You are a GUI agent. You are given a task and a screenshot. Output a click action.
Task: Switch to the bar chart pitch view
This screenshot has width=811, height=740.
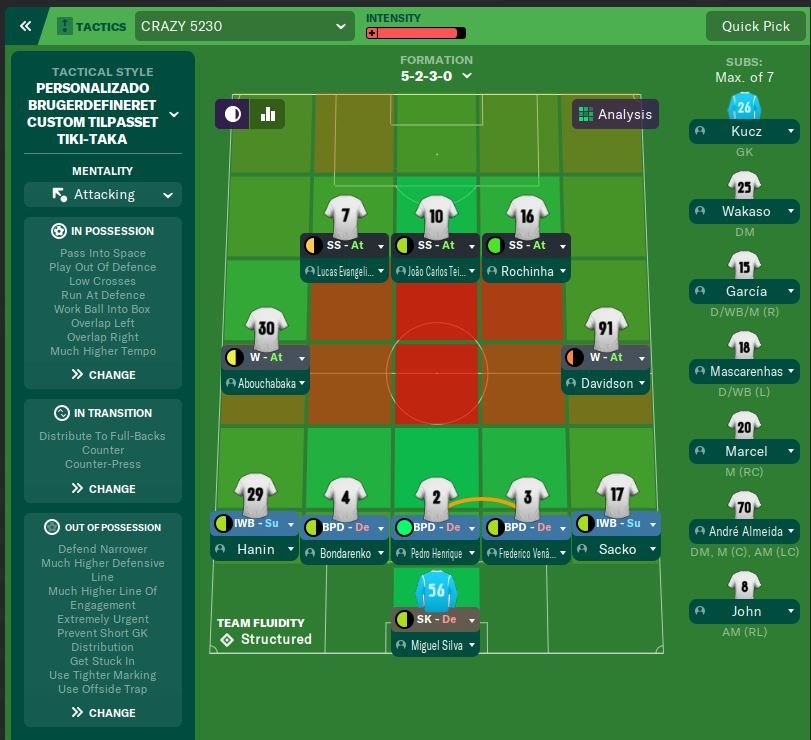pyautogui.click(x=268, y=114)
